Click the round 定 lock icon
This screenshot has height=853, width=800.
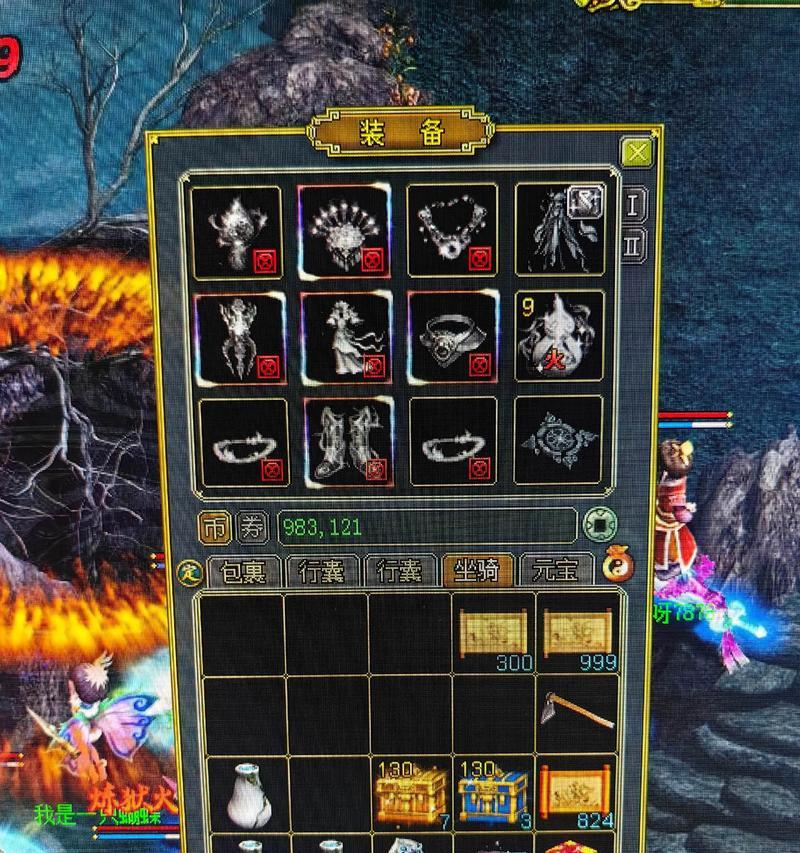[x=188, y=572]
